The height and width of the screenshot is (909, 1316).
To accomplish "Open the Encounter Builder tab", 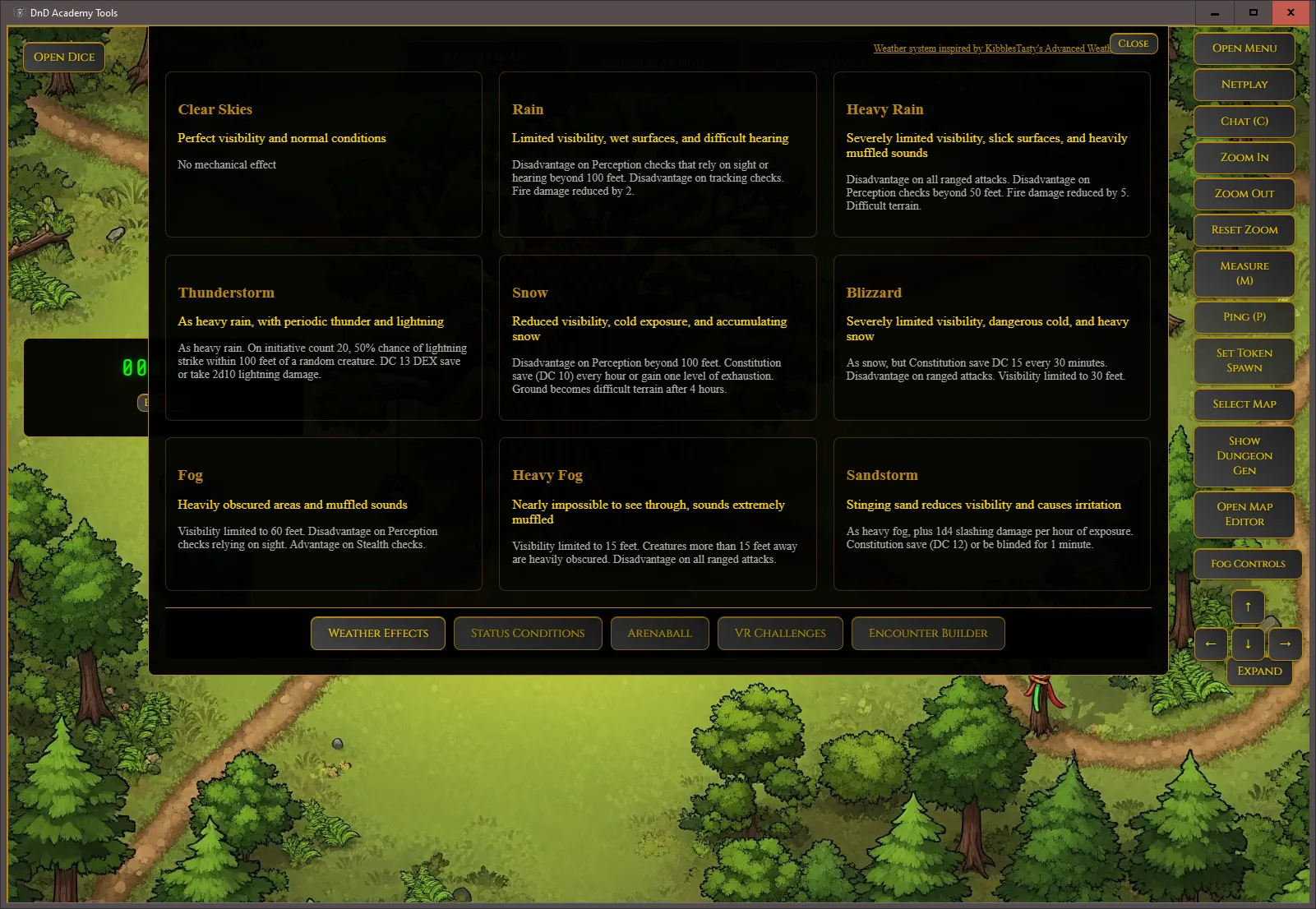I will [928, 633].
